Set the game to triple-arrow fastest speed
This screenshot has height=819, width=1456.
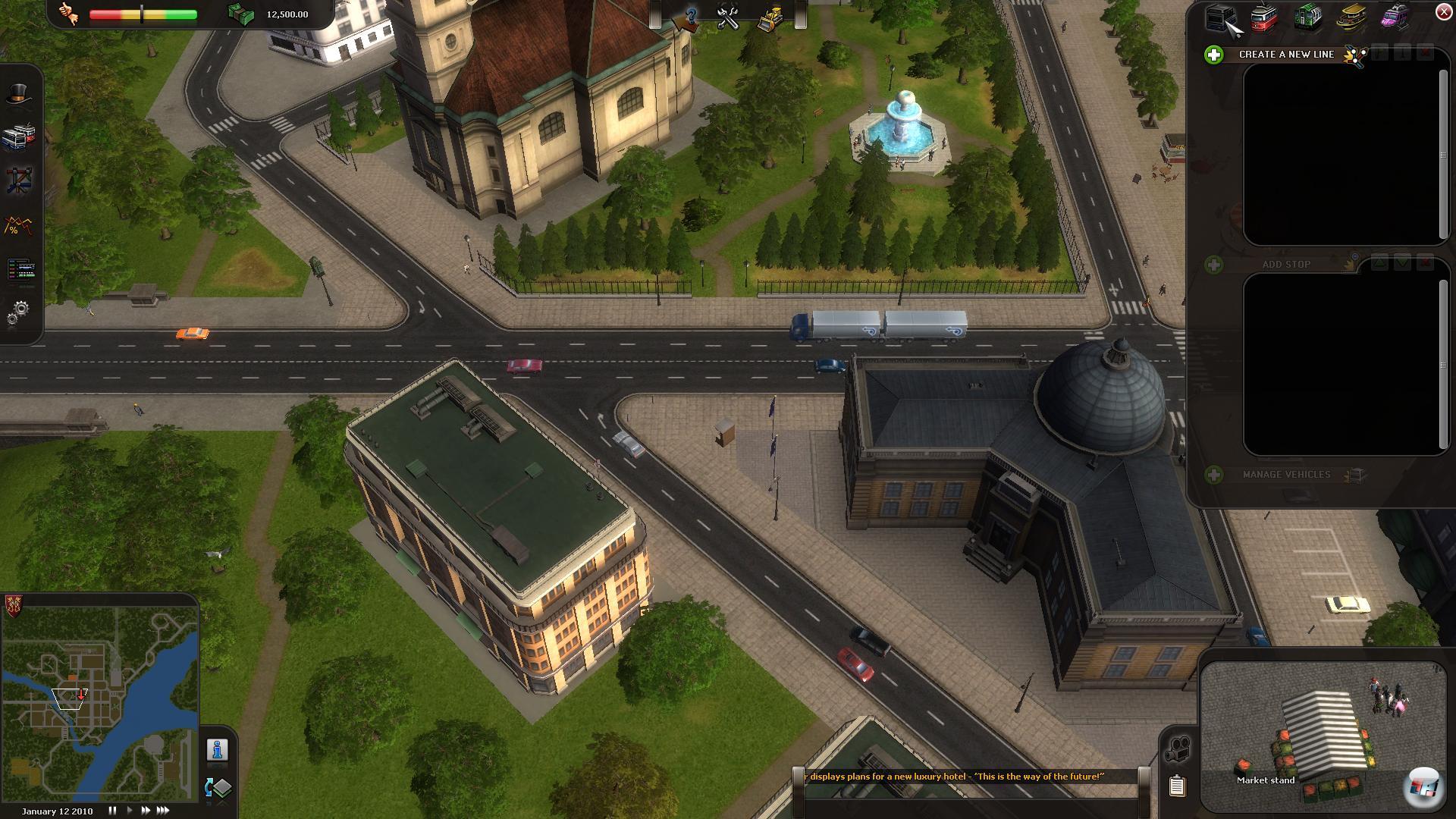click(x=163, y=811)
